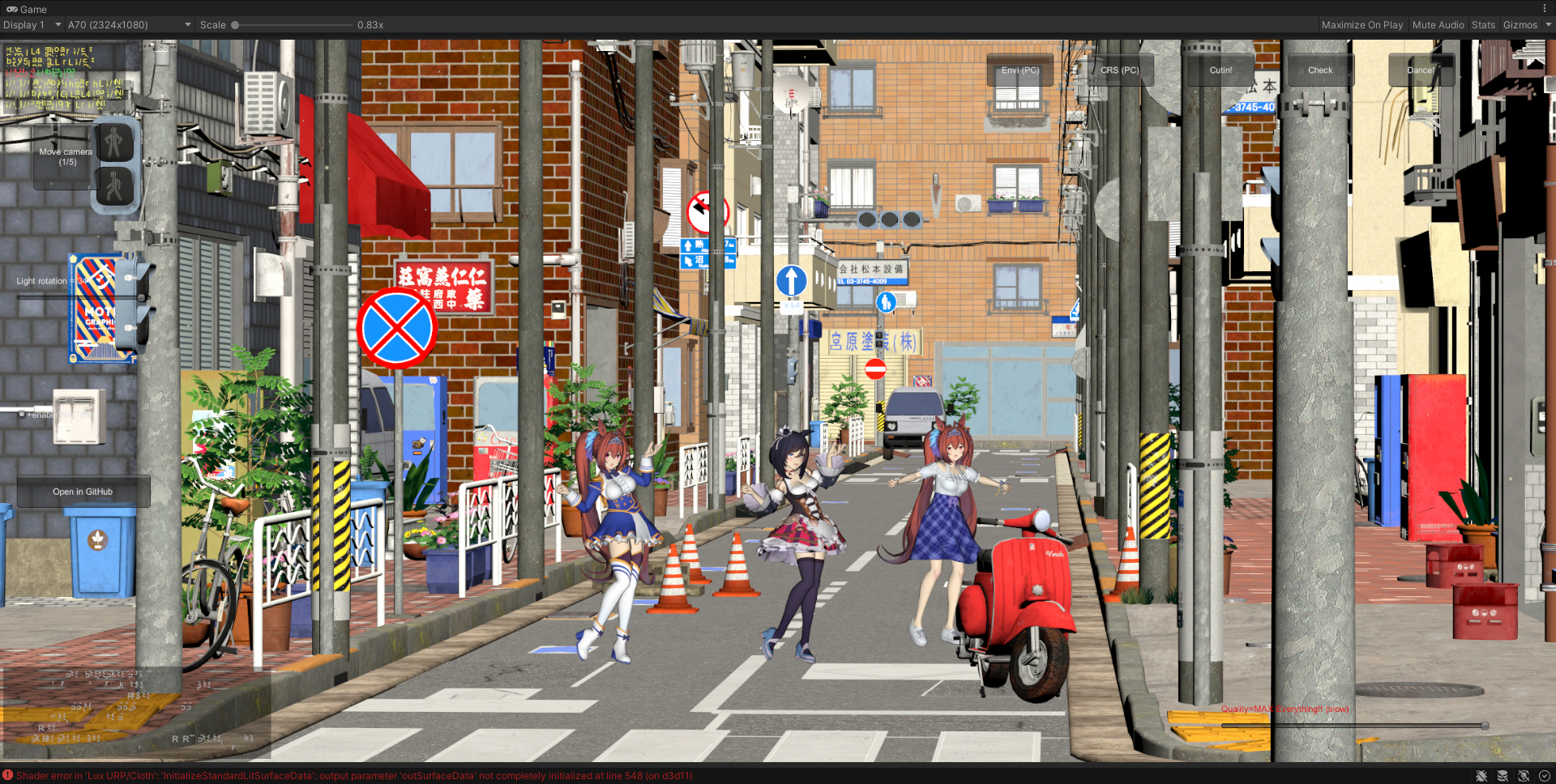Open the Gizmos dropdown

tap(1520, 24)
